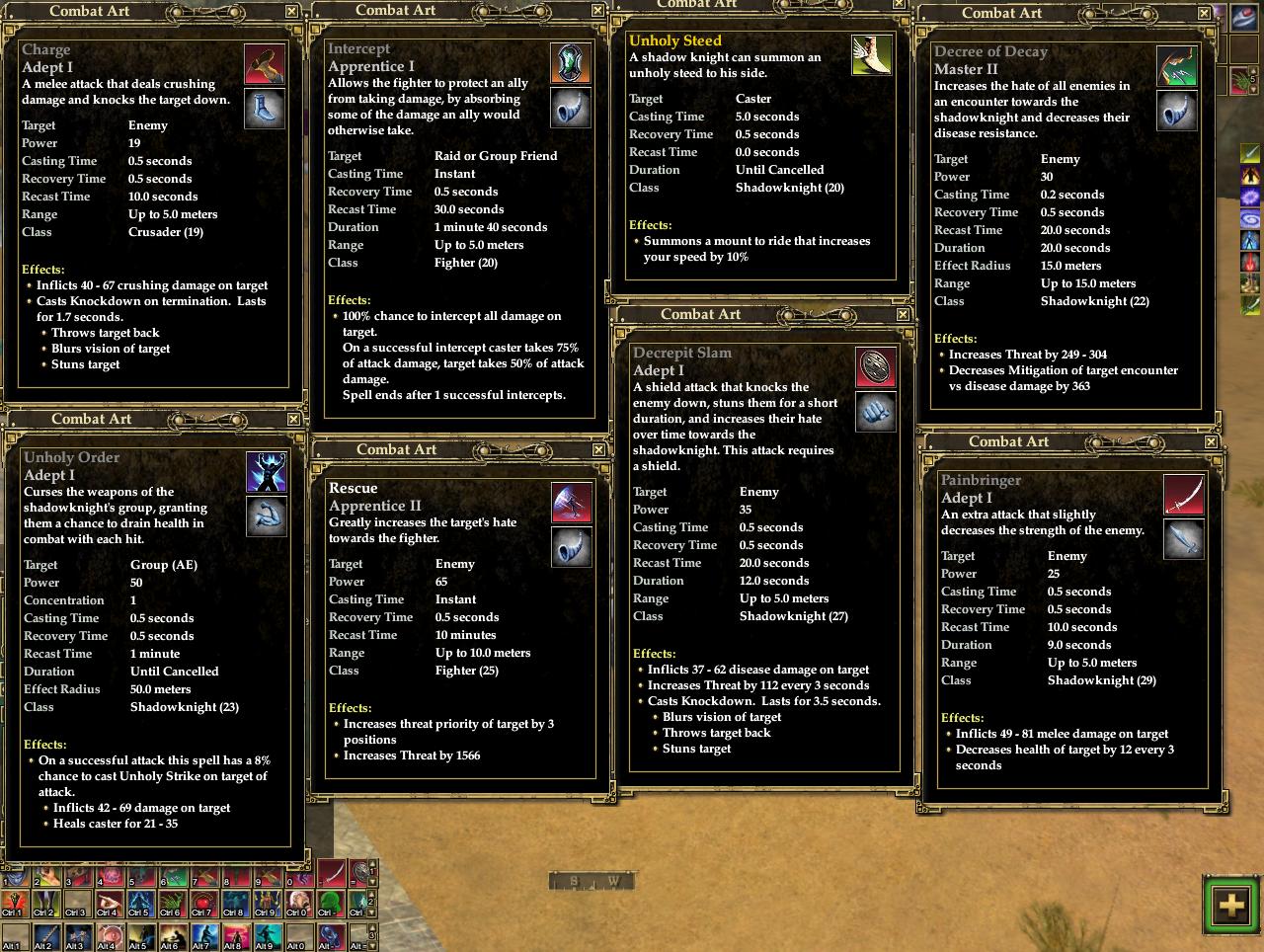The width and height of the screenshot is (1264, 952).
Task: Open the gold plus button
Action: (x=1230, y=905)
